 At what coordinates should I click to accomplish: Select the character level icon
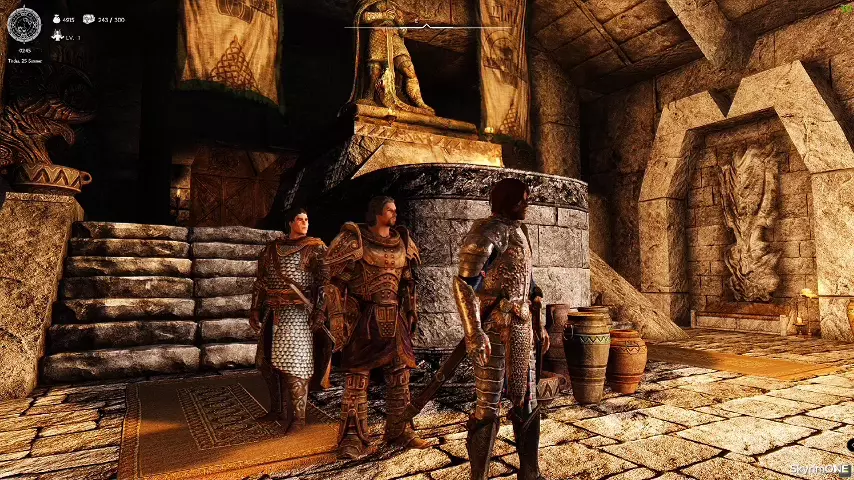[56, 36]
